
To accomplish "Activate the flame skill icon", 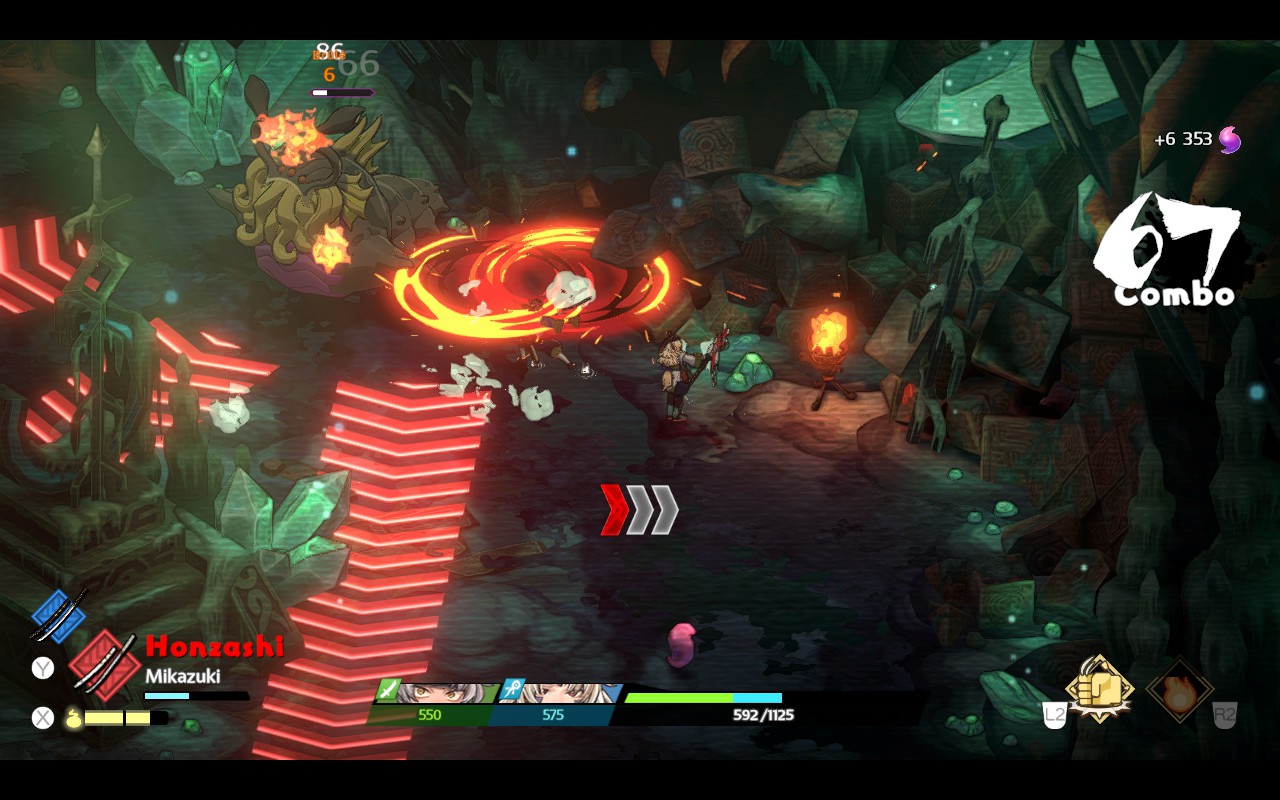I will tap(1180, 691).
